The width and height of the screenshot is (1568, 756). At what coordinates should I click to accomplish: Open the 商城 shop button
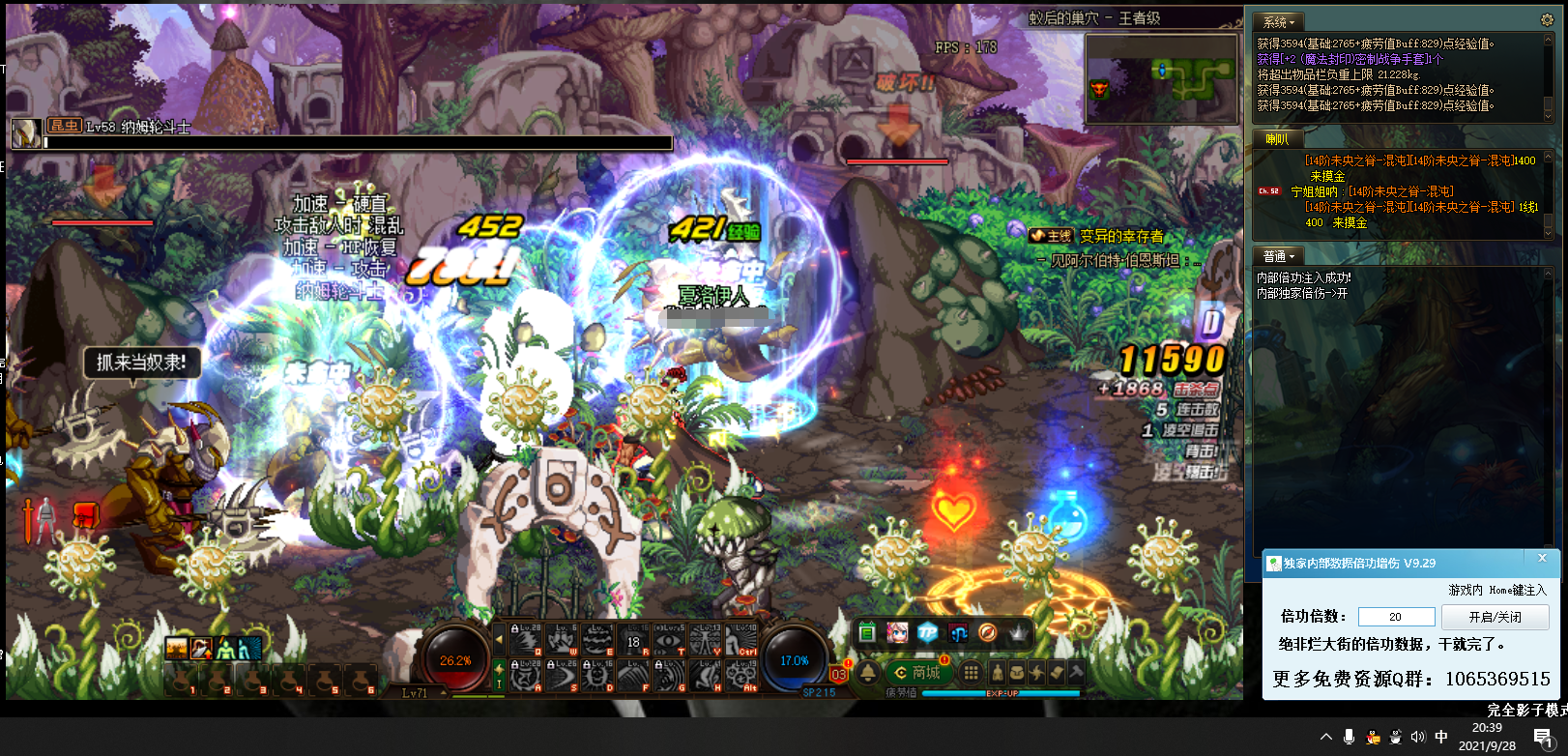click(916, 672)
